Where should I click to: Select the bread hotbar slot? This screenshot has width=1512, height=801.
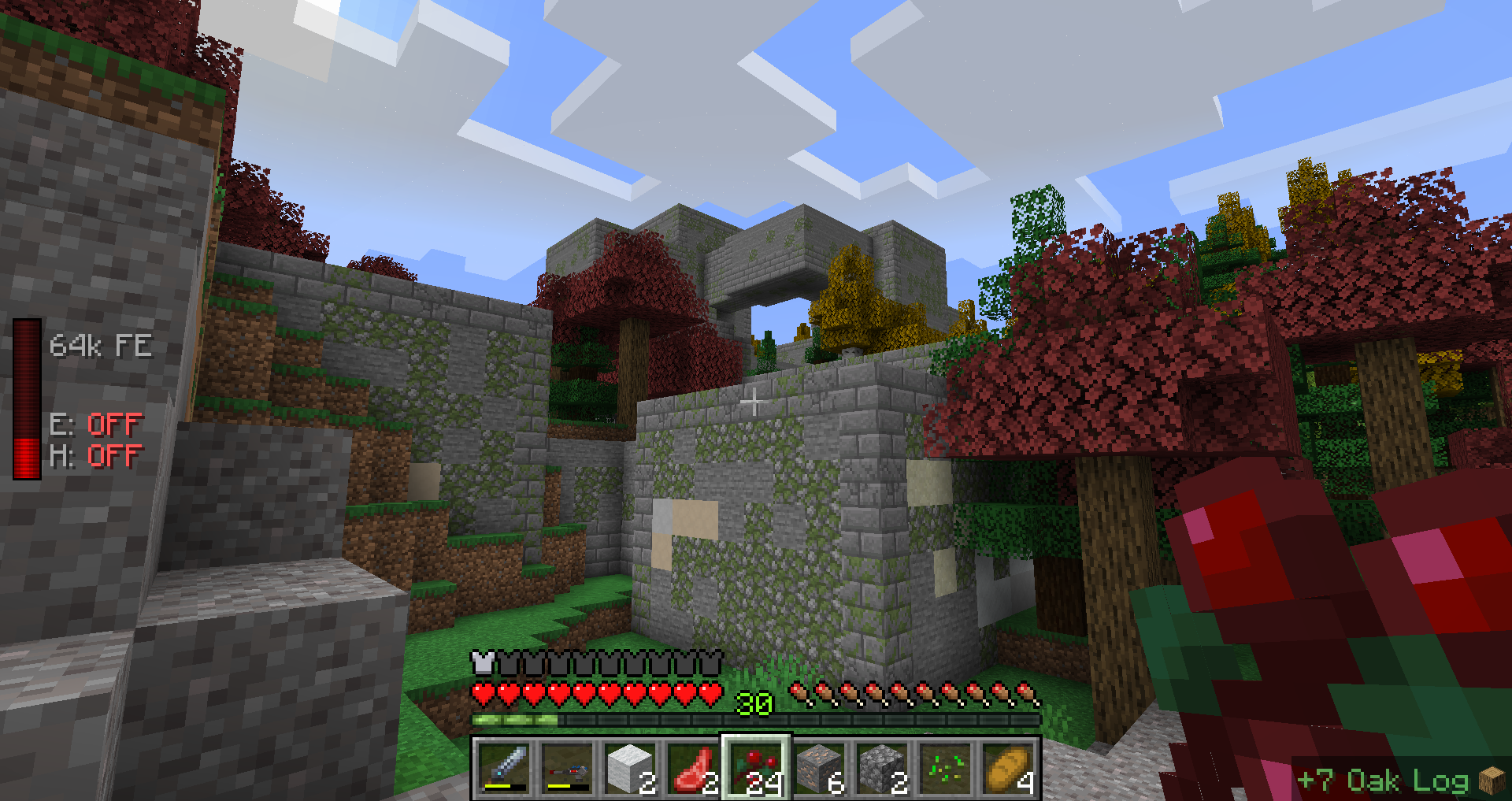[1008, 768]
